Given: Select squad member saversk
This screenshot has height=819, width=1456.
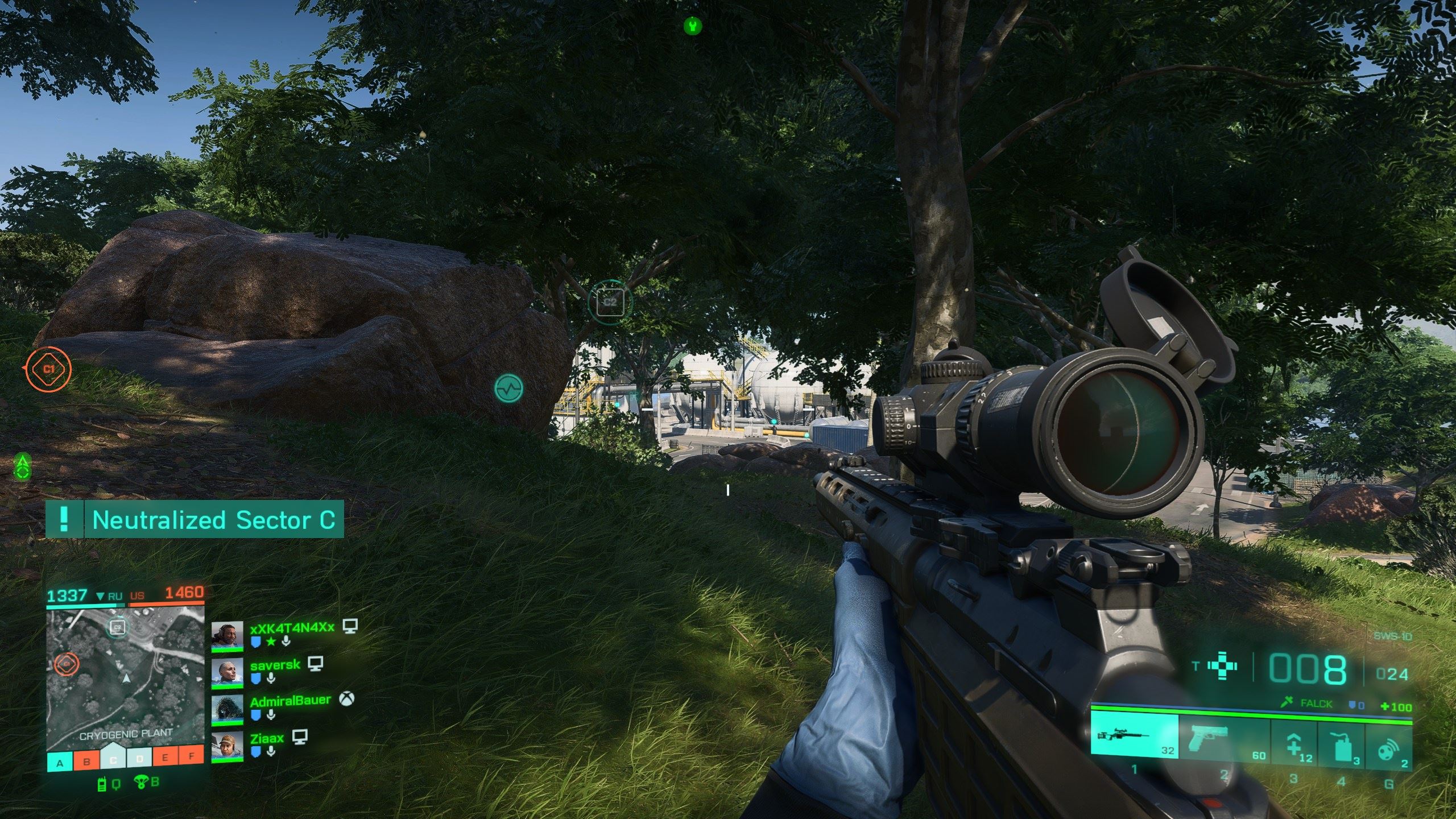Looking at the screenshot, I should 275,665.
